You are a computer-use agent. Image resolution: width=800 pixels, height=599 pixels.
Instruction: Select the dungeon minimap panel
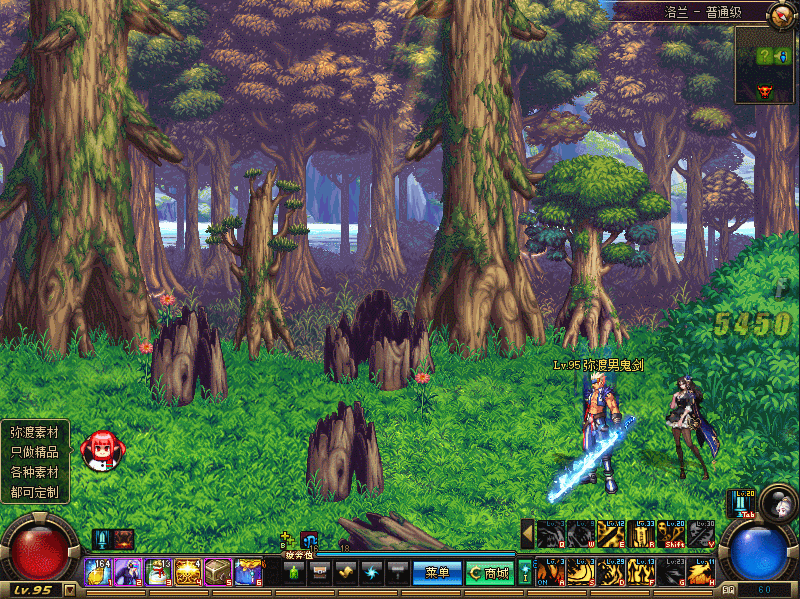[x=765, y=65]
